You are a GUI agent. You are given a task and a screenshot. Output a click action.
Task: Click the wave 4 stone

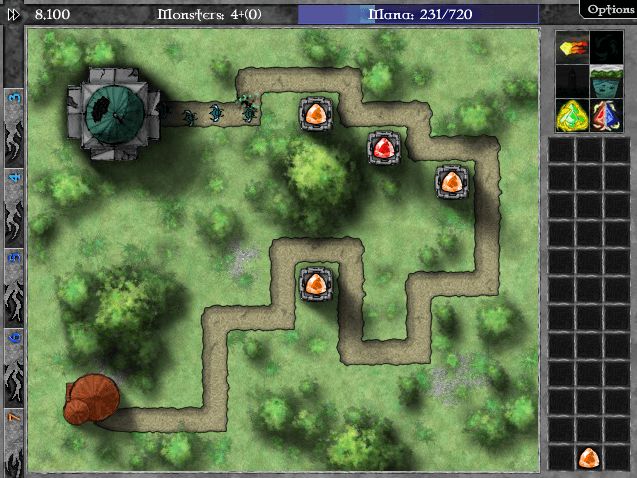click(14, 190)
